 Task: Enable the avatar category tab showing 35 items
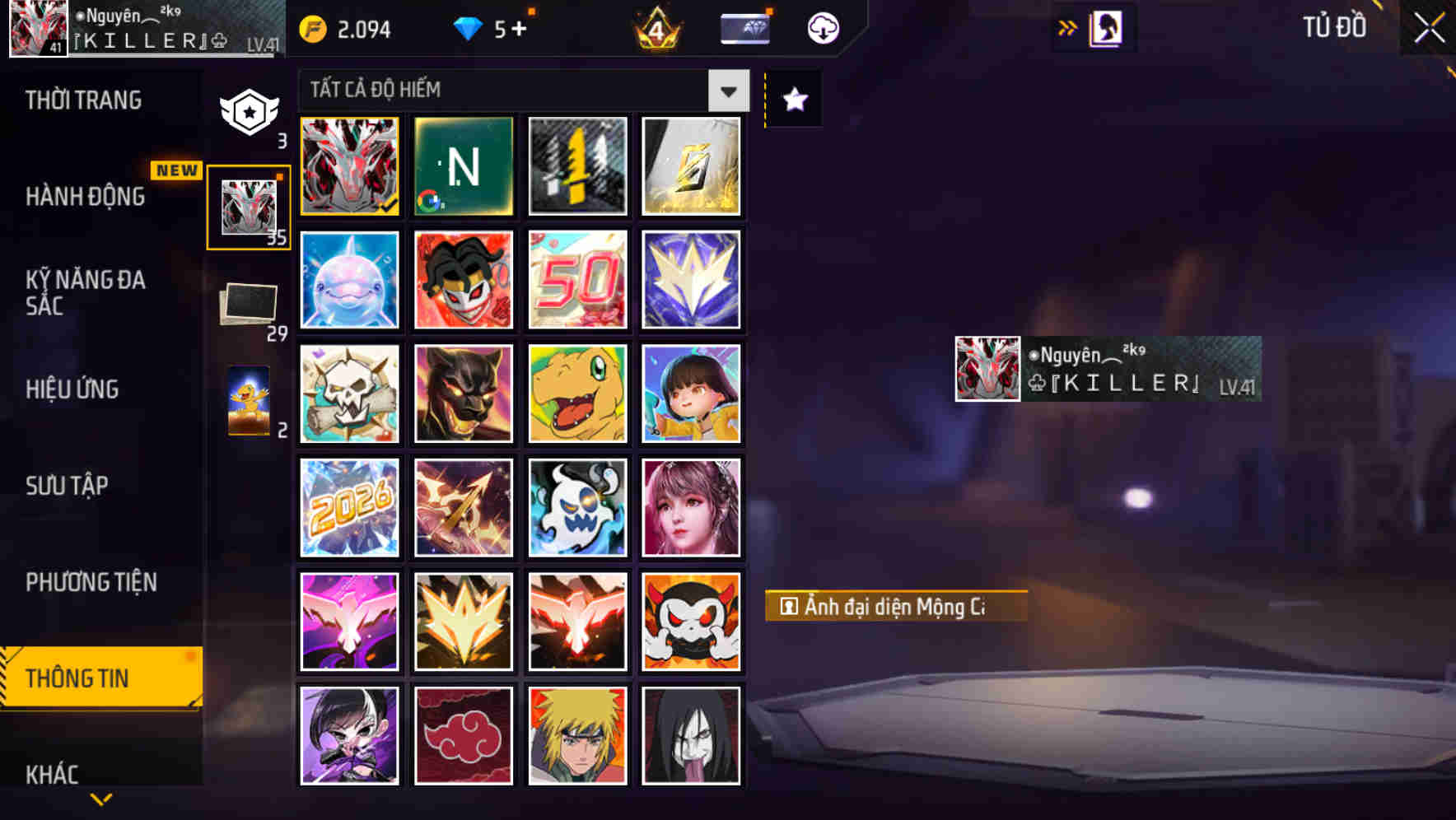(x=249, y=205)
